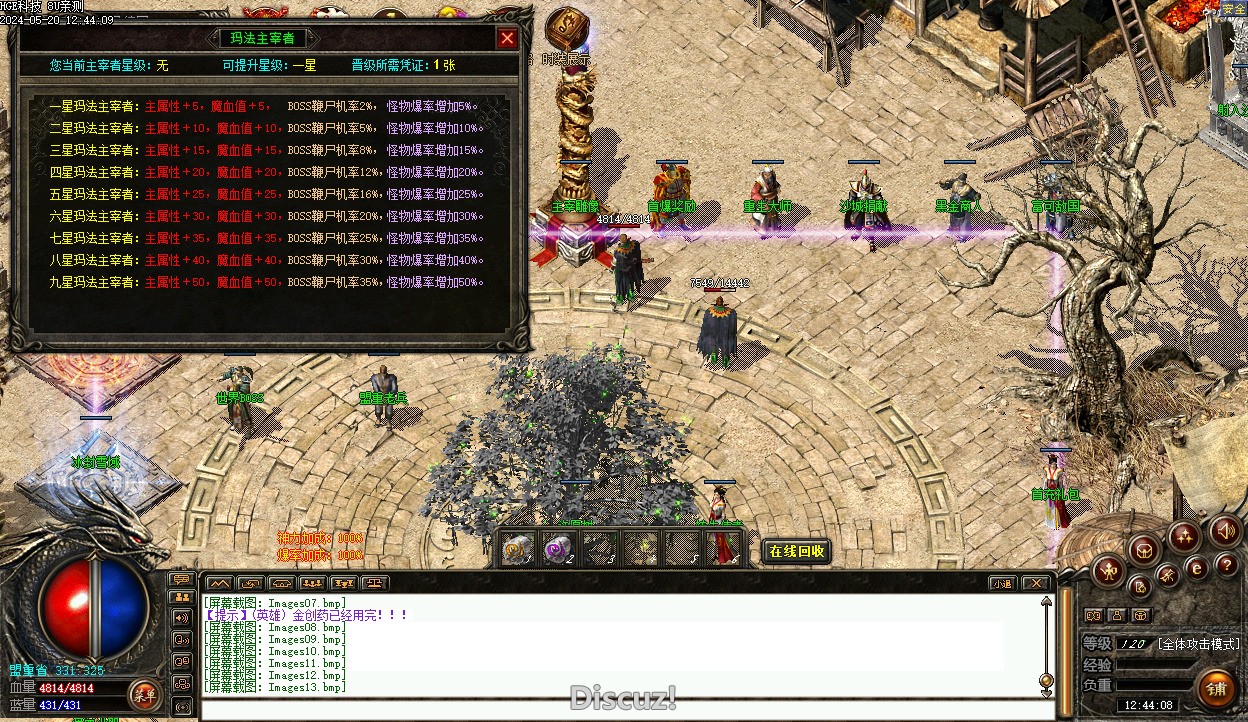Open the bag chest icon button
The image size is (1248, 722).
coord(1144,549)
